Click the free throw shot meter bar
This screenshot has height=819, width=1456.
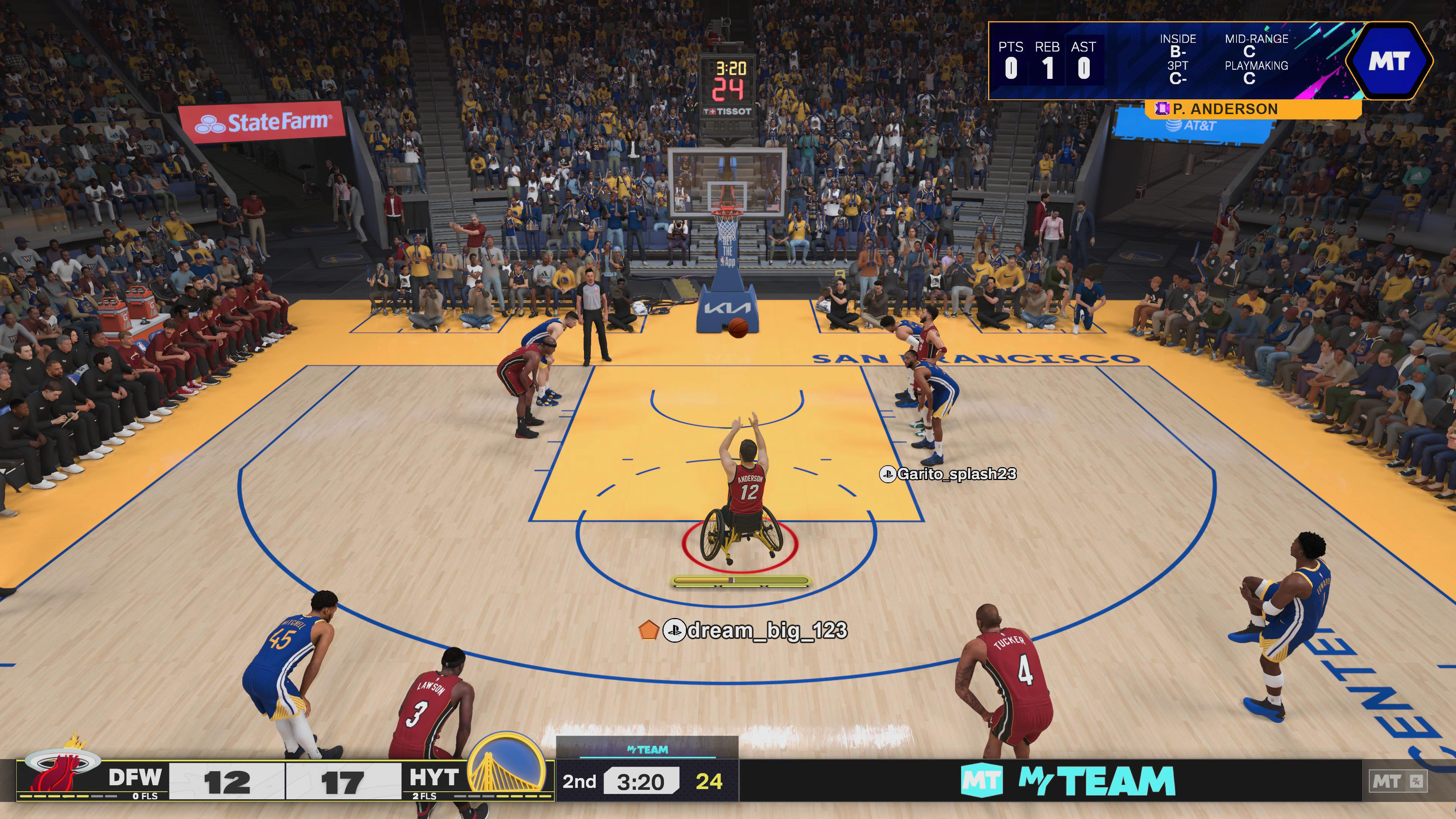(x=741, y=581)
